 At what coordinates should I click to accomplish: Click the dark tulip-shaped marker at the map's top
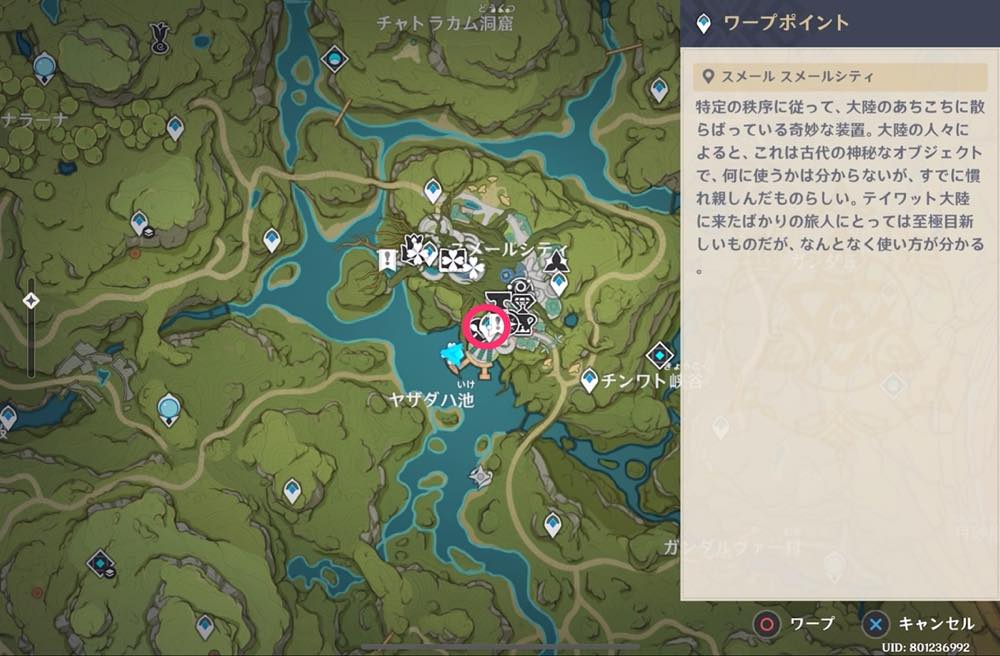(x=158, y=38)
